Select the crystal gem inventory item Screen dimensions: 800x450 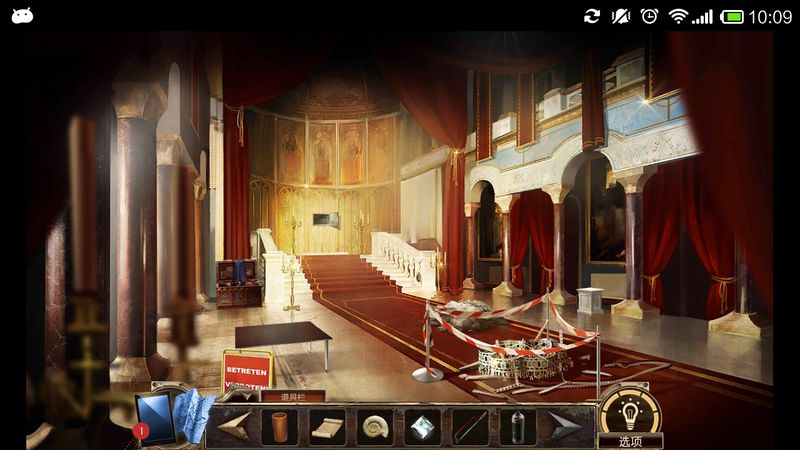422,427
